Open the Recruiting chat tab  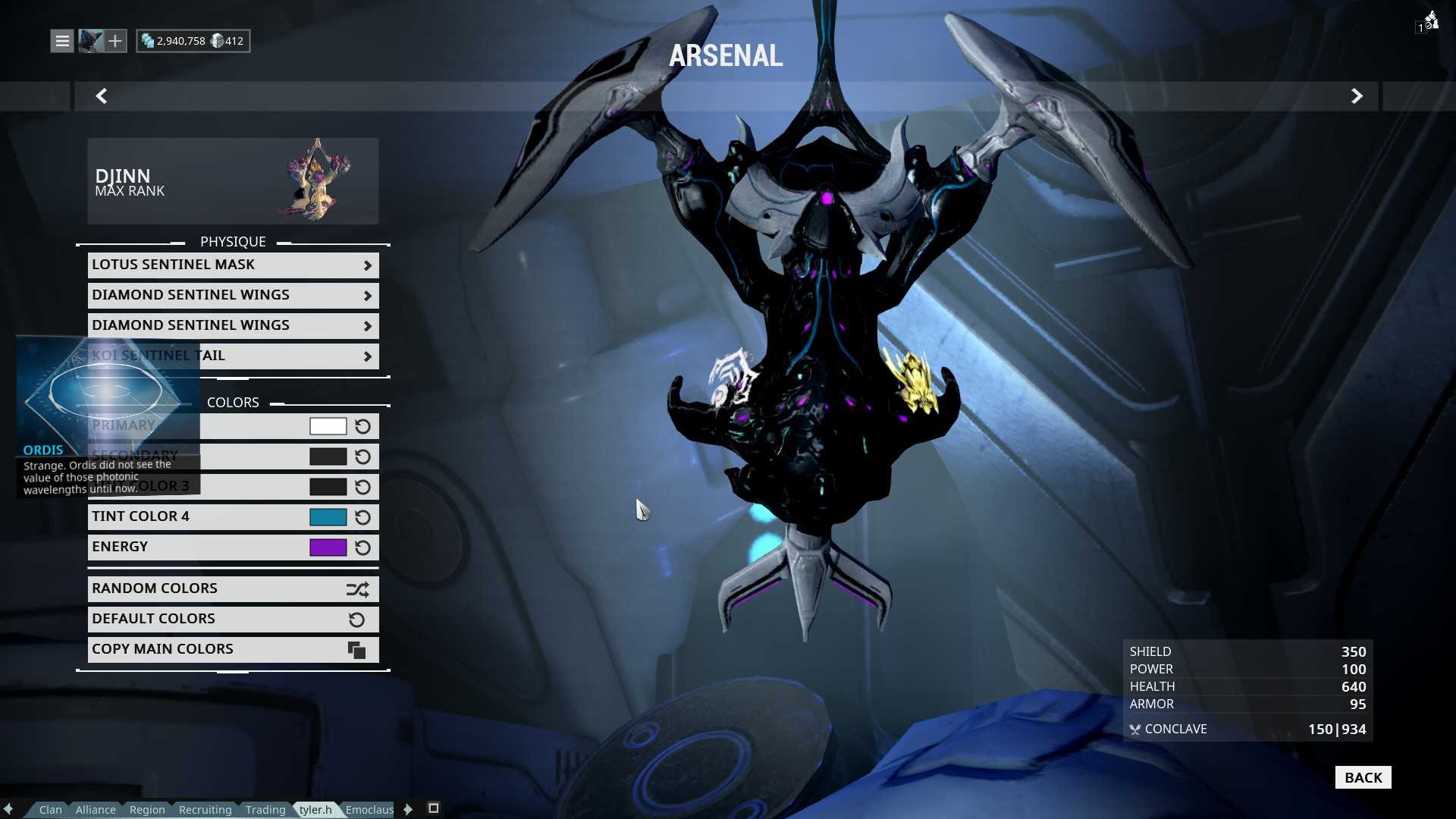pyautogui.click(x=205, y=809)
